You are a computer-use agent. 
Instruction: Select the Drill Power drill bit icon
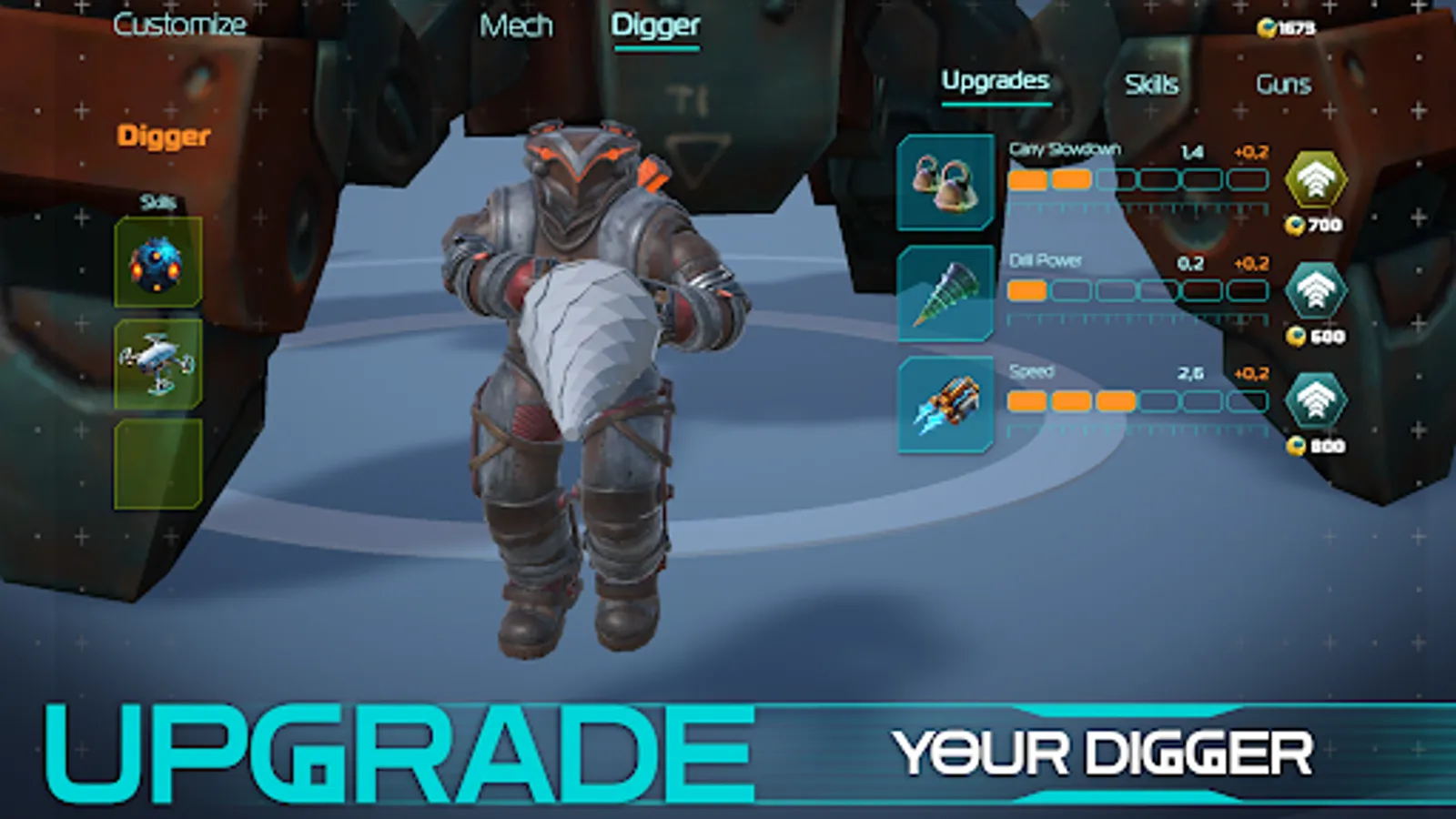coord(944,291)
